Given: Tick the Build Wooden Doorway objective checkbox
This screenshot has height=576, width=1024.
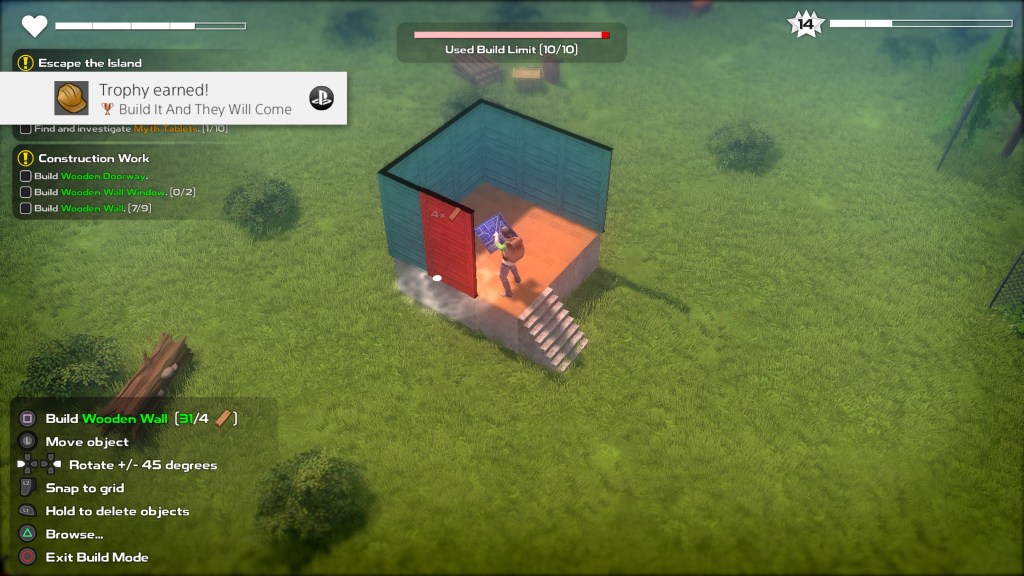Looking at the screenshot, I should (x=26, y=176).
